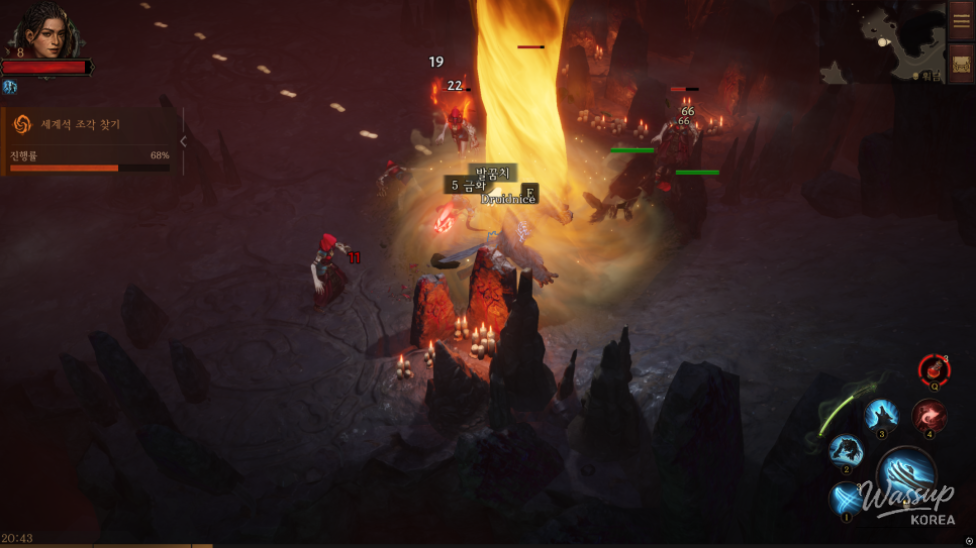Use the red swirl skill on slot 4
Viewport: 976px width, 548px height.
pyautogui.click(x=929, y=416)
